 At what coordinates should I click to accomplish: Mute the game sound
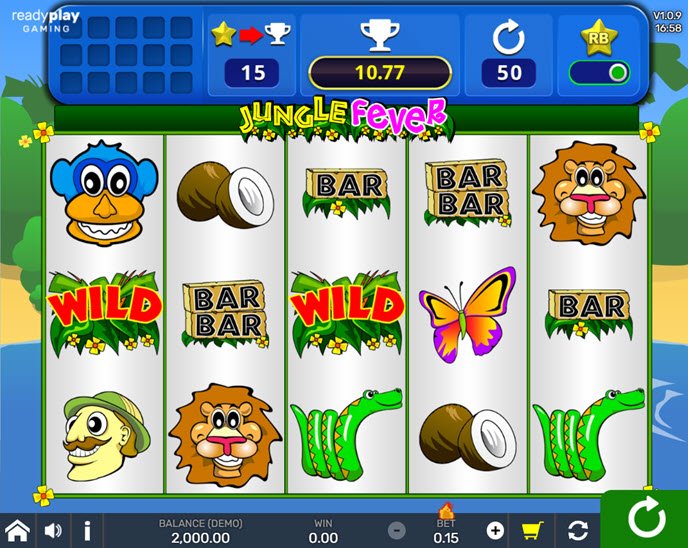point(53,530)
